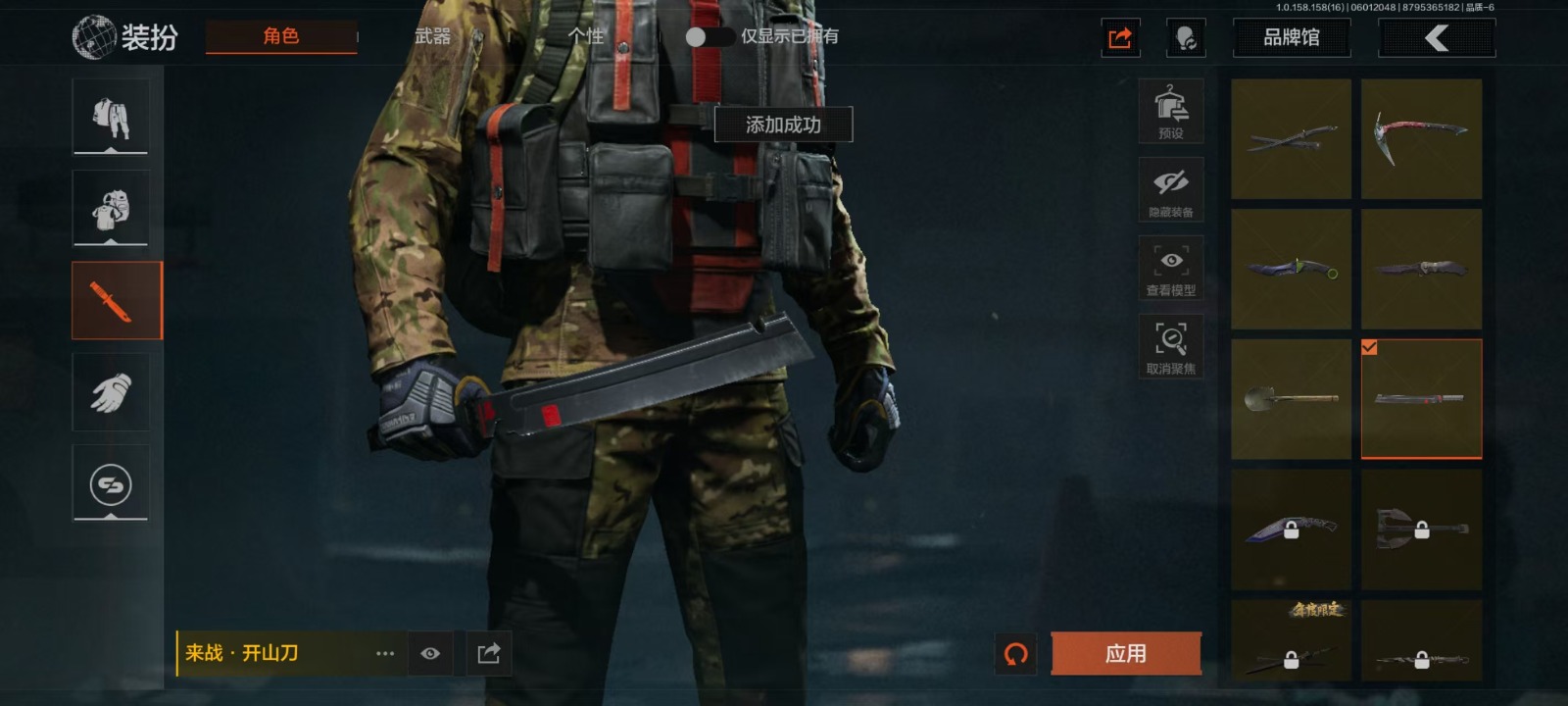Reset appearance with the orange refresh icon
1568x706 pixels.
click(x=1016, y=653)
